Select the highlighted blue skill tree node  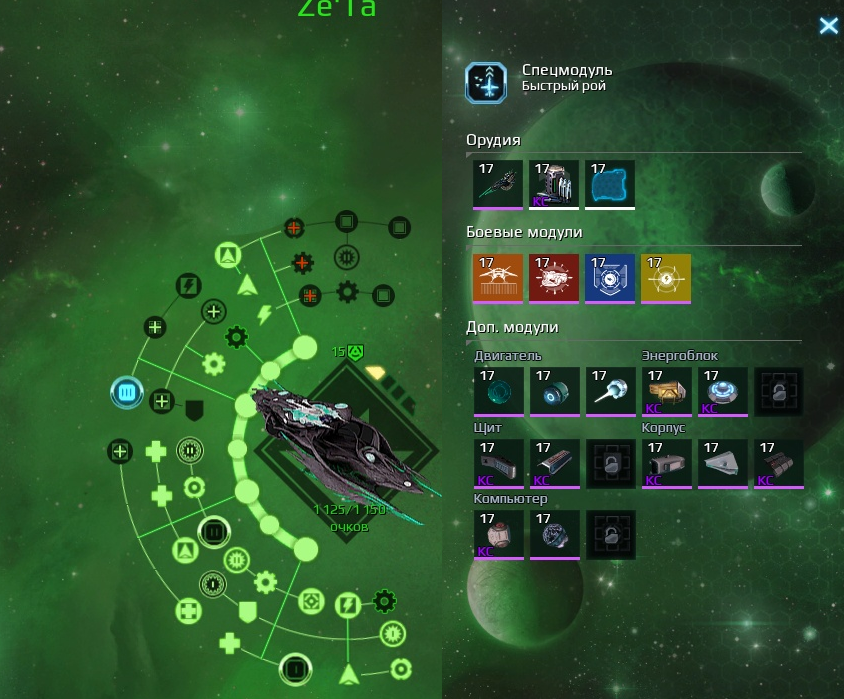[127, 393]
